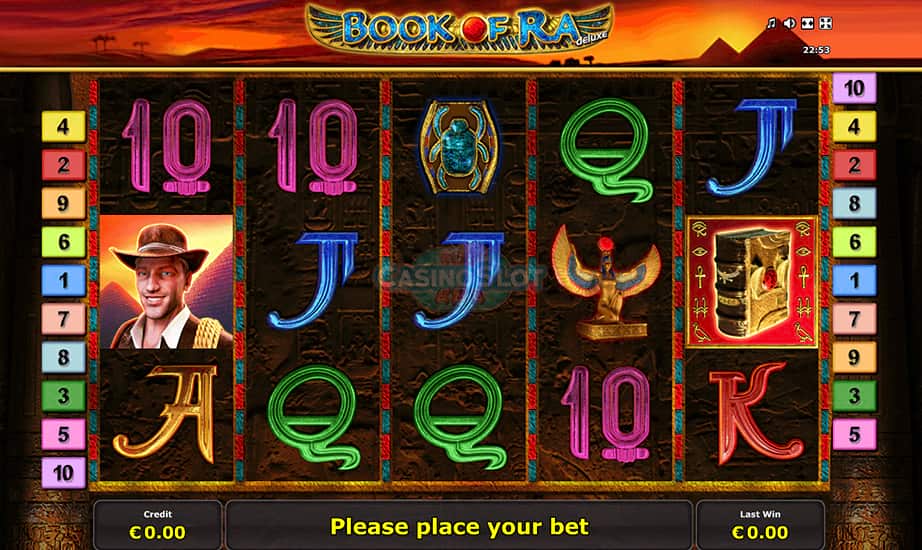Mute the sound with the speaker icon
This screenshot has width=922, height=550.
789,23
